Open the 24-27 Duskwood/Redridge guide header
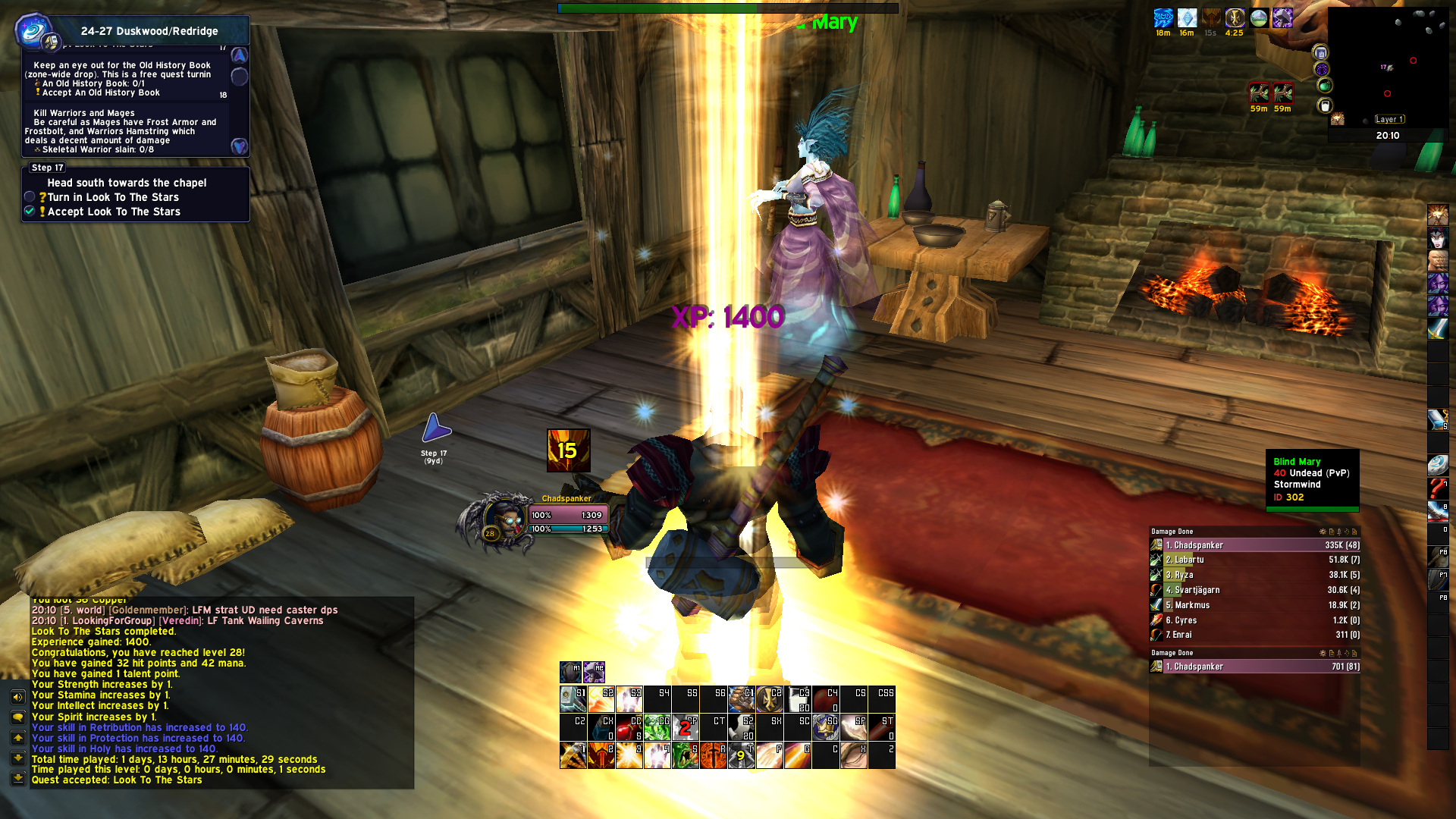The height and width of the screenshot is (819, 1456). 149,31
